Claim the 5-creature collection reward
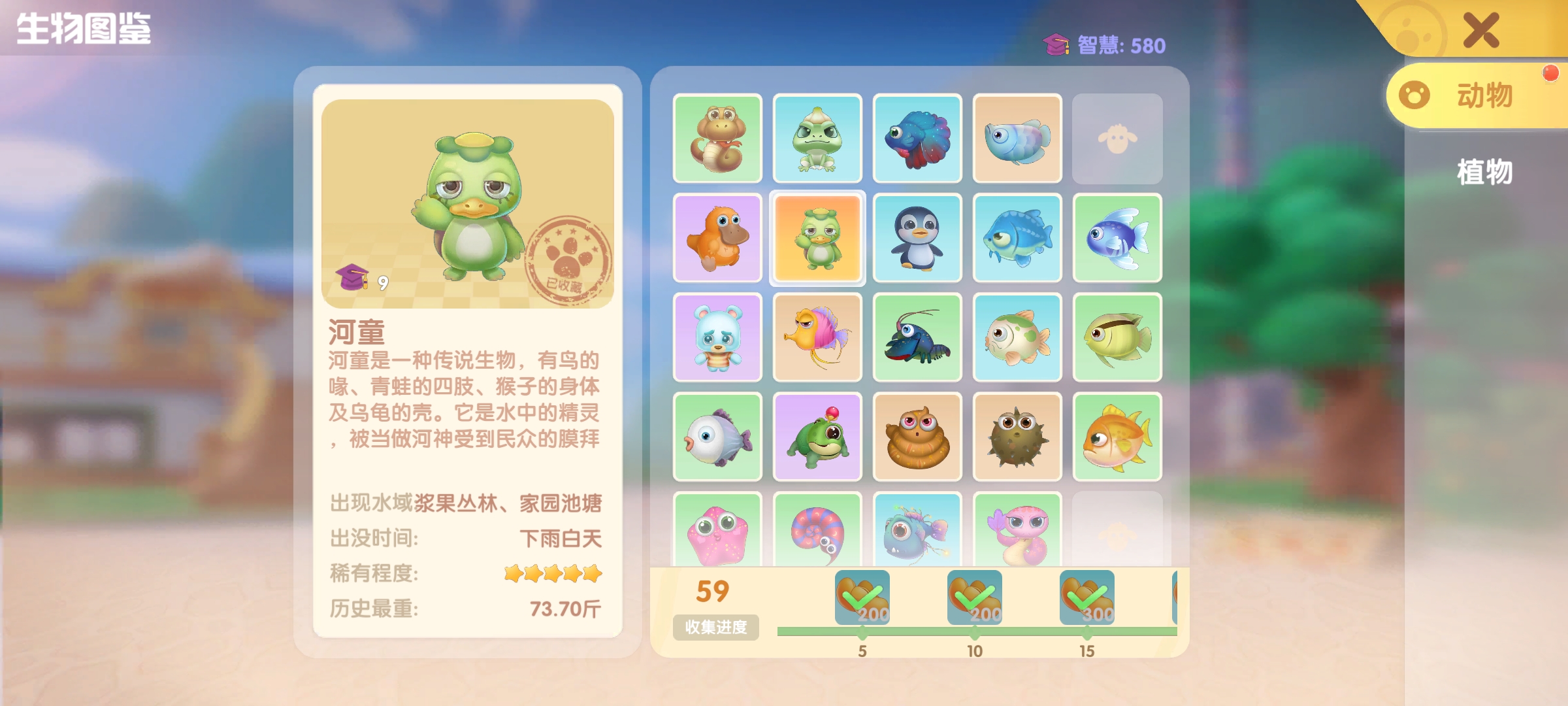The width and height of the screenshot is (1568, 706). click(862, 597)
